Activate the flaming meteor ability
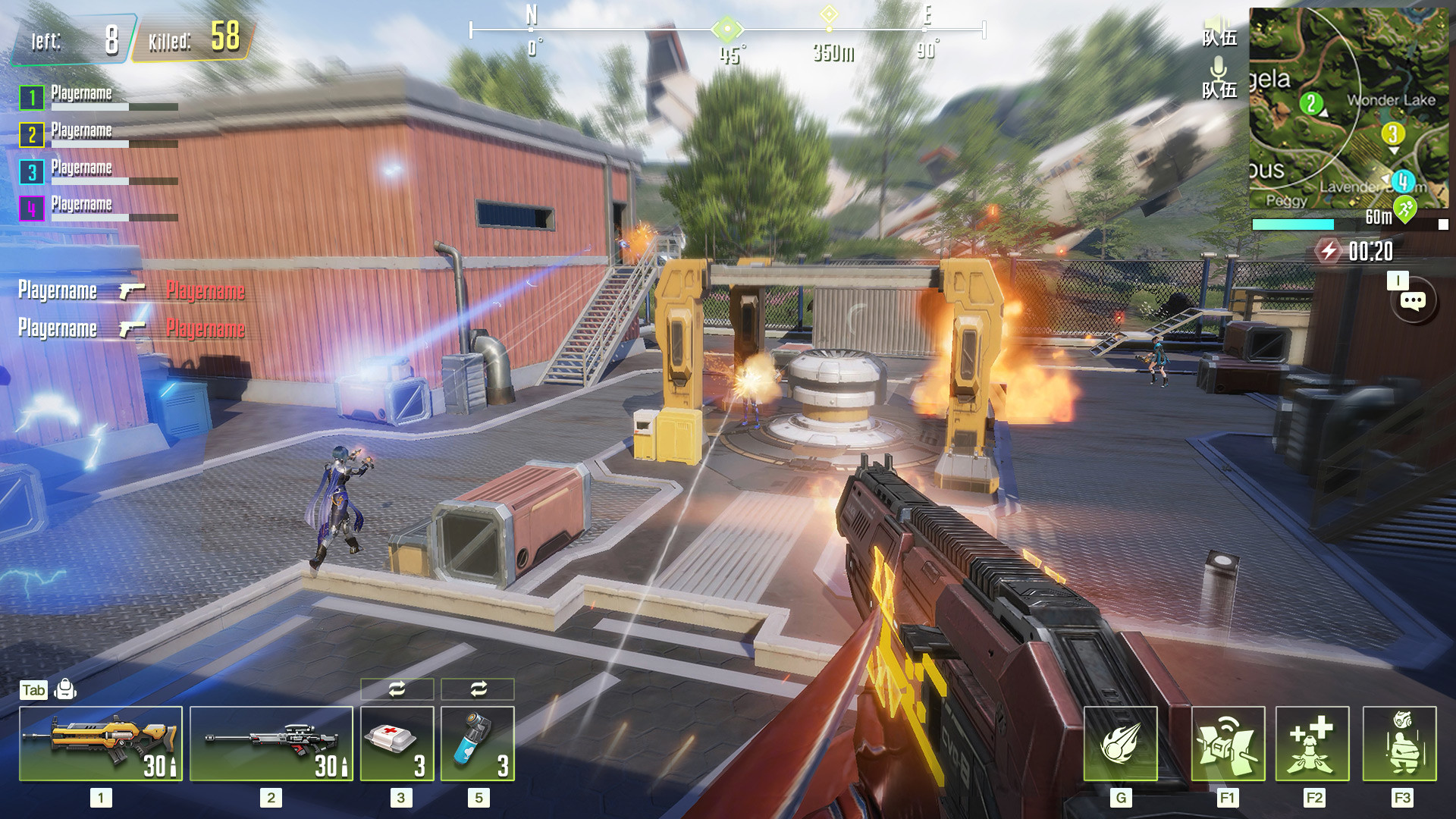The image size is (1456, 819). pyautogui.click(x=1120, y=743)
